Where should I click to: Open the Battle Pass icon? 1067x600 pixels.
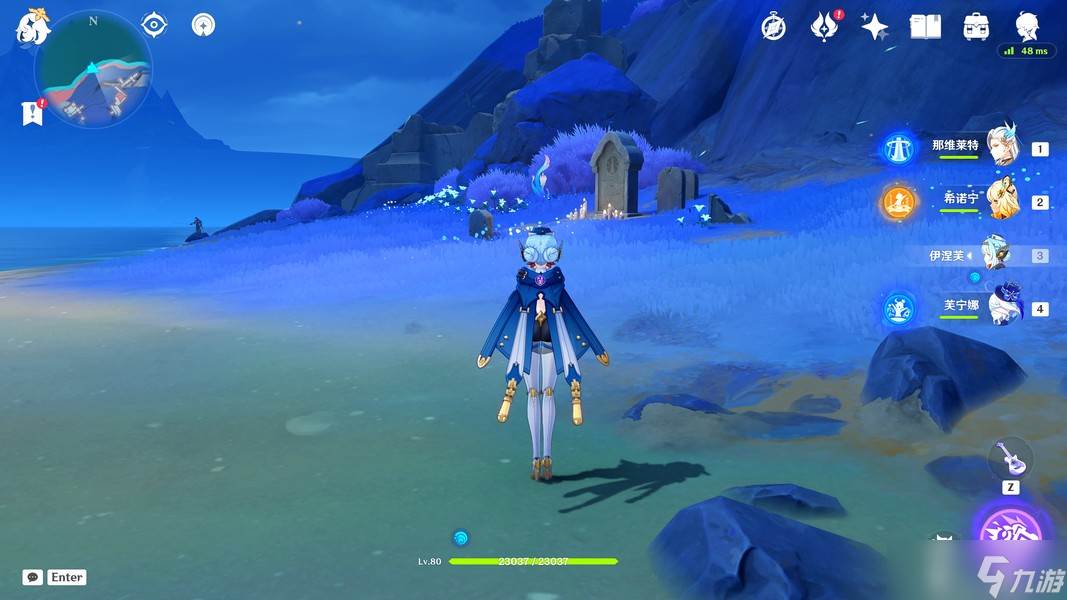coord(823,27)
